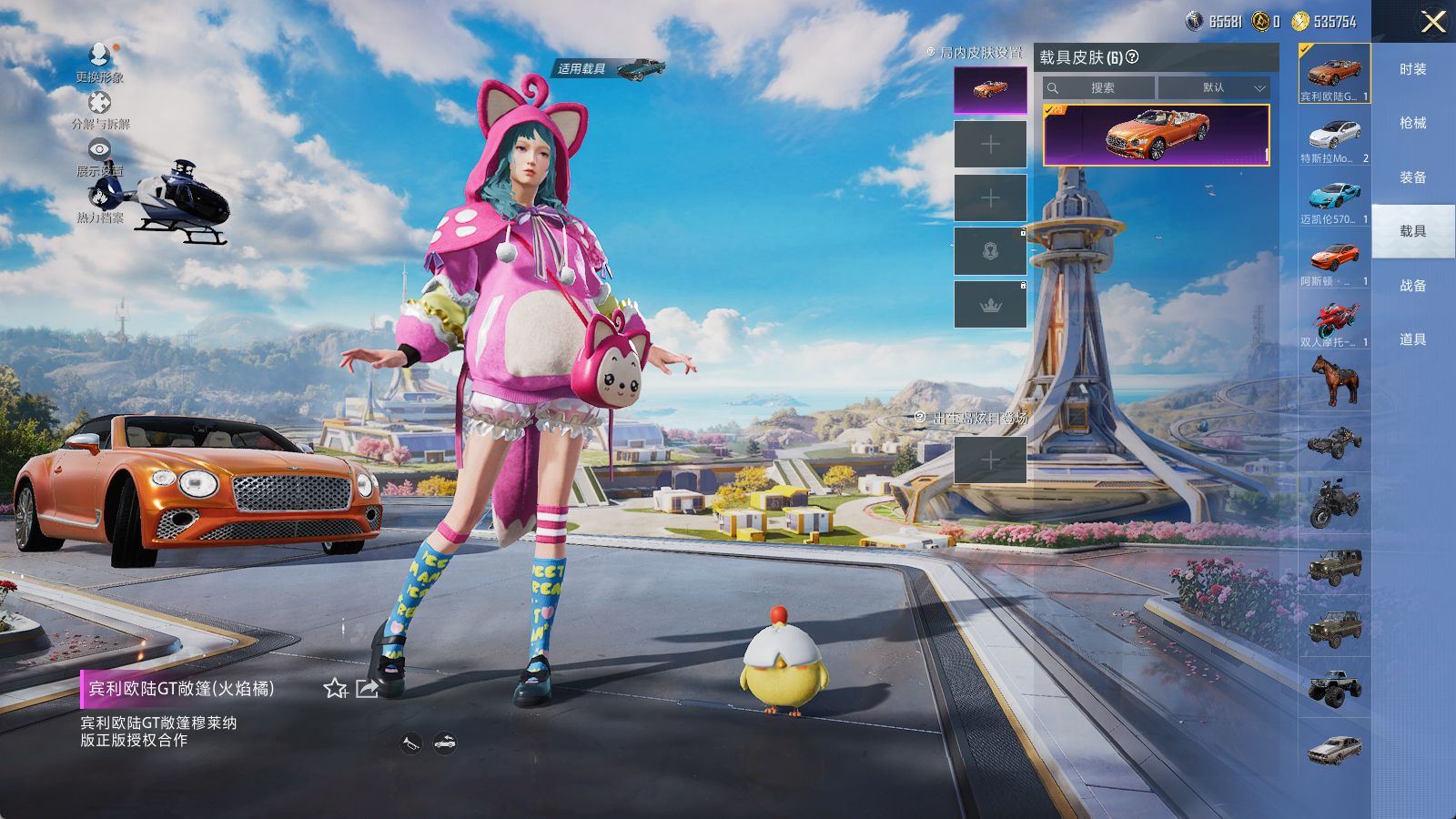Close the inventory screen with the X
The height and width of the screenshot is (819, 1456).
[1432, 22]
